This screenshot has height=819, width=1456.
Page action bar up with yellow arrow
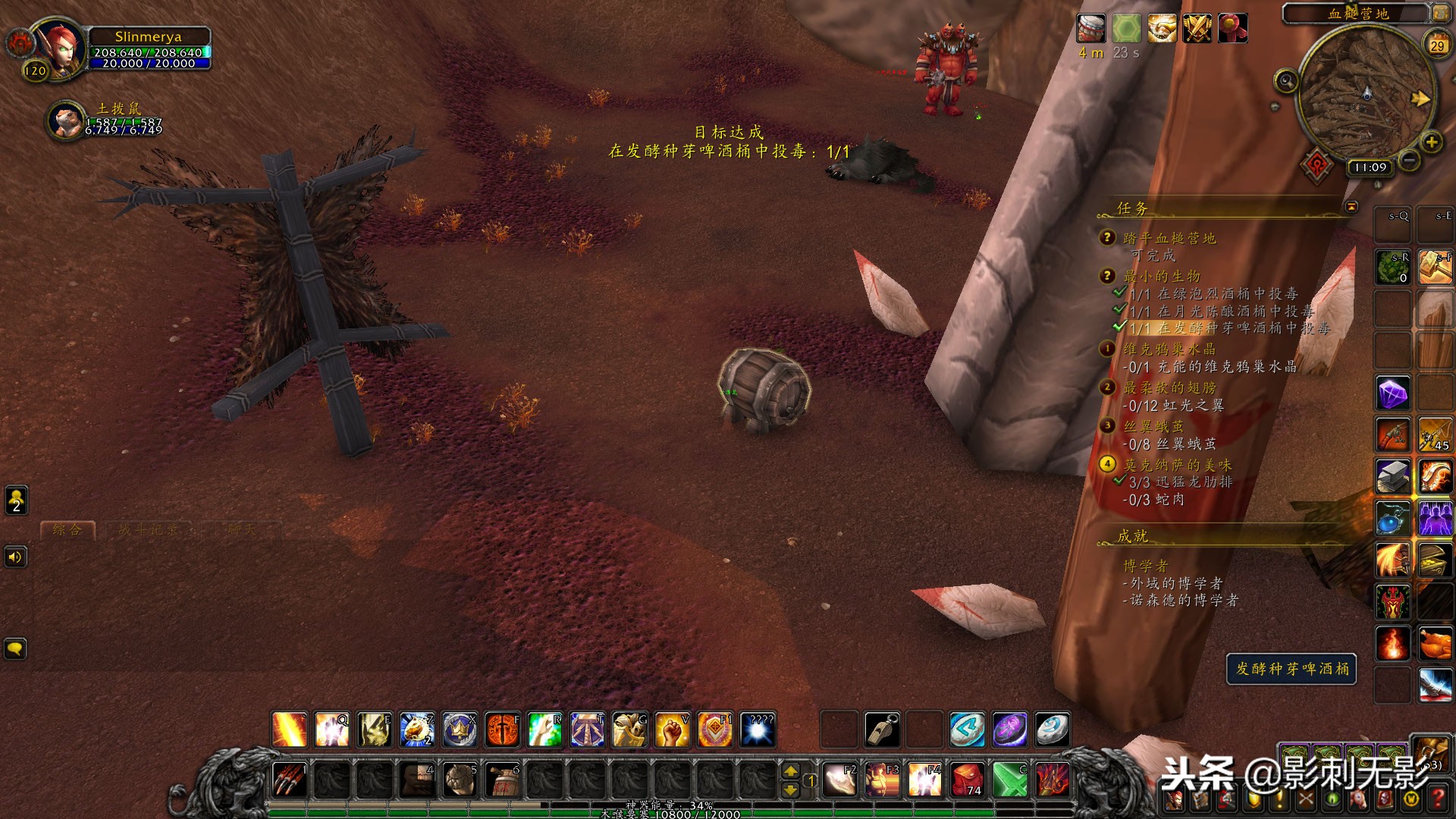pos(790,770)
